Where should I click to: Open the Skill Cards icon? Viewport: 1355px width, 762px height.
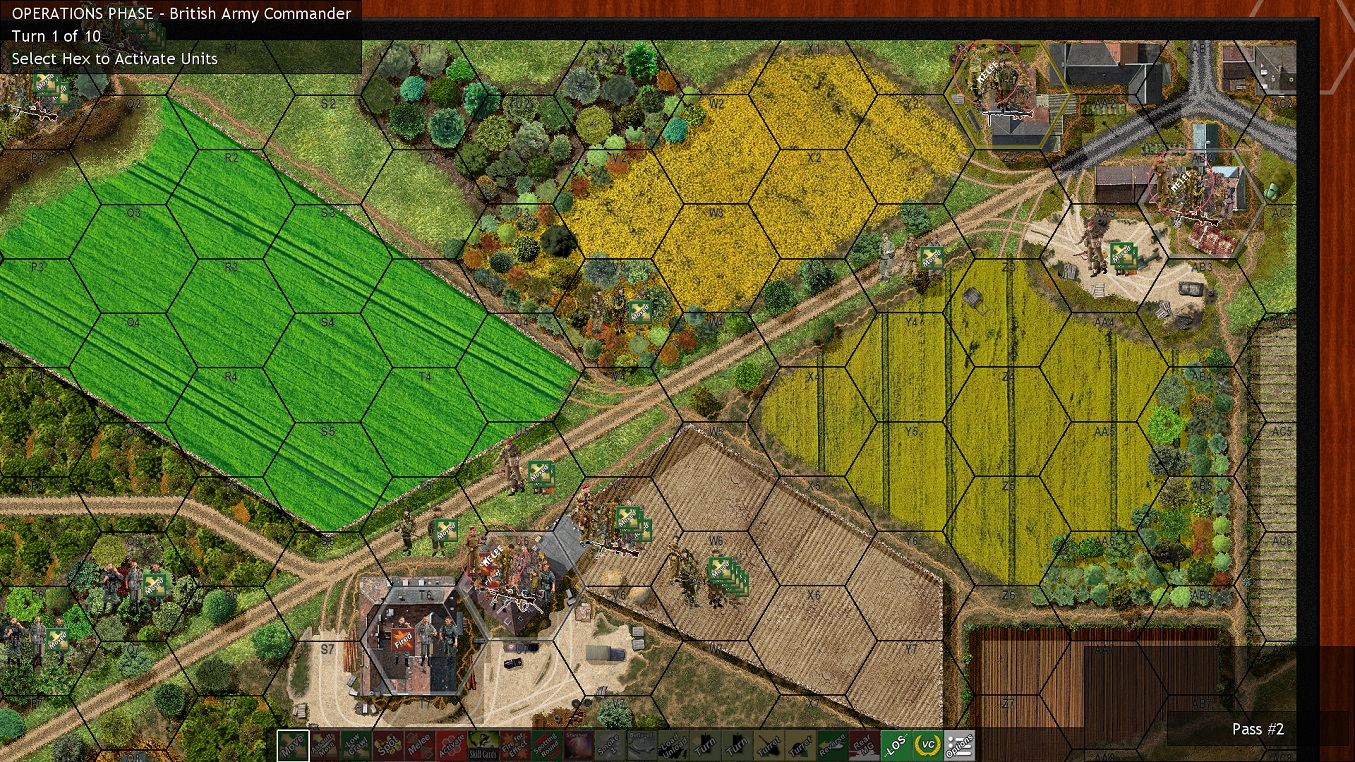click(x=484, y=745)
